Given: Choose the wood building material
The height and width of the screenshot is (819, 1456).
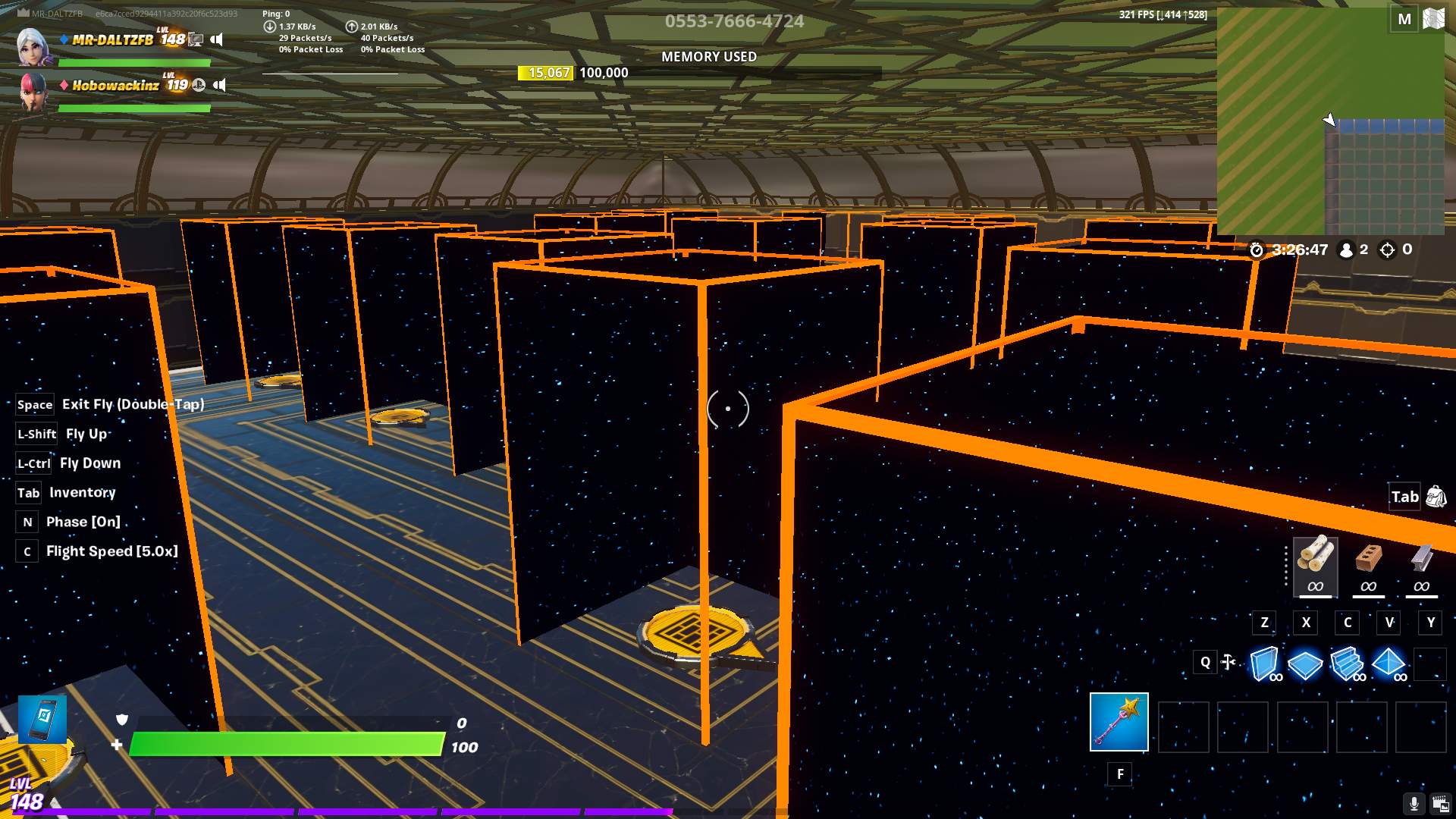Looking at the screenshot, I should [1315, 565].
